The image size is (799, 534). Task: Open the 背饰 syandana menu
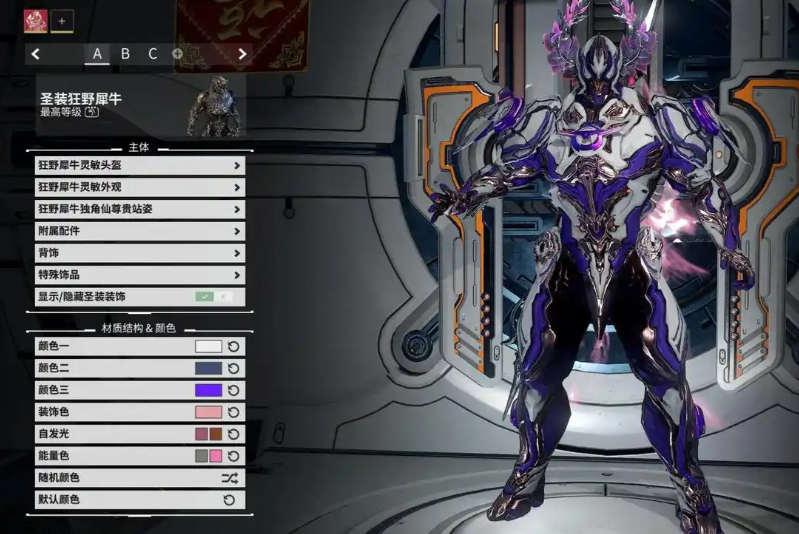140,253
